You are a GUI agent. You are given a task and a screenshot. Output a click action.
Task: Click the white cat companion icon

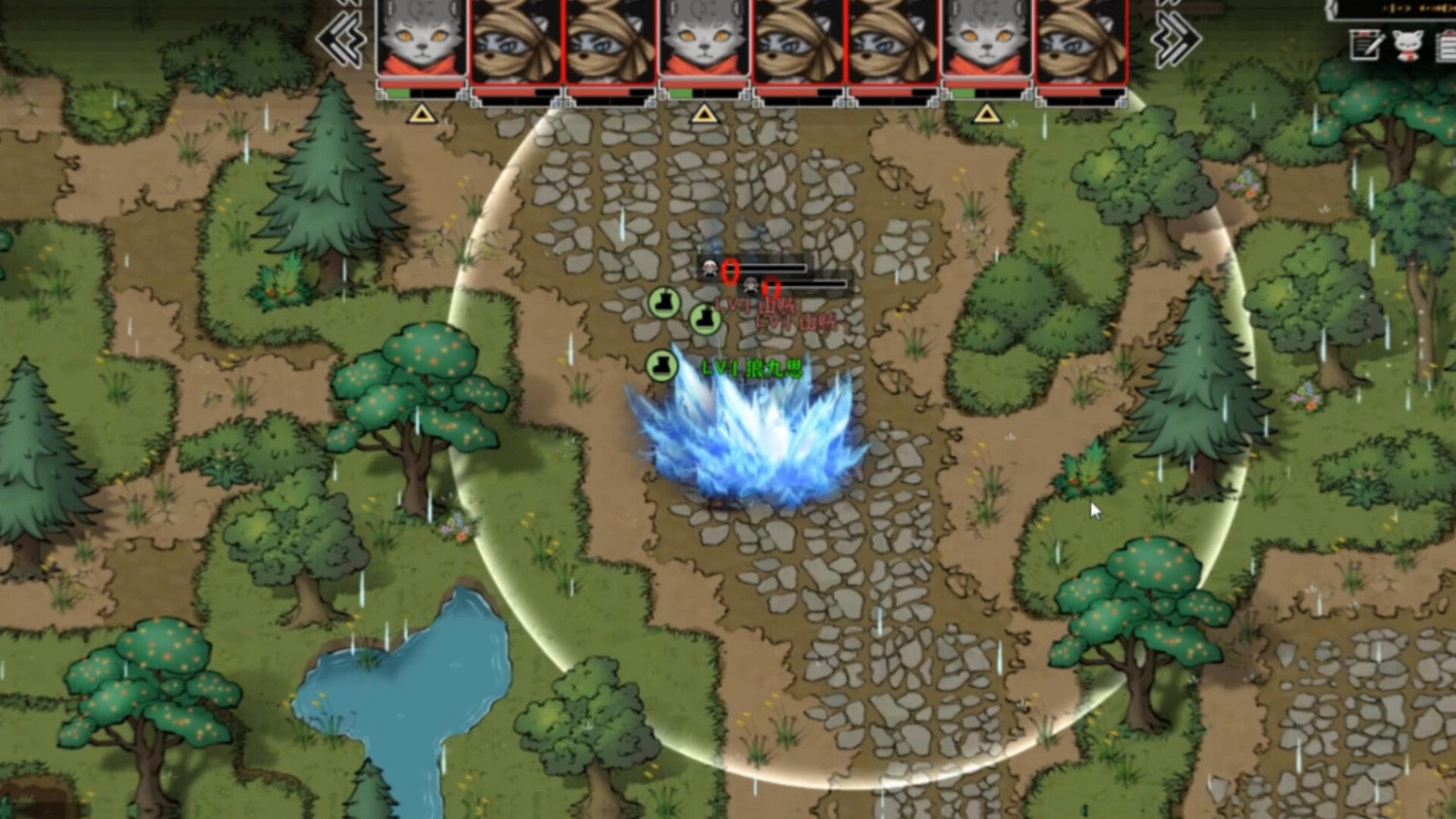point(1406,47)
